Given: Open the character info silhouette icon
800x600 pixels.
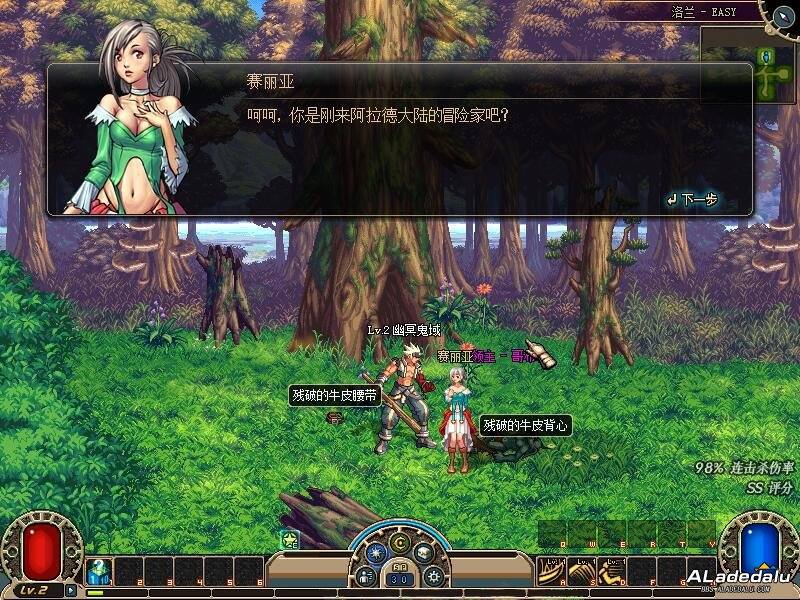Looking at the screenshot, I should click(x=366, y=575).
